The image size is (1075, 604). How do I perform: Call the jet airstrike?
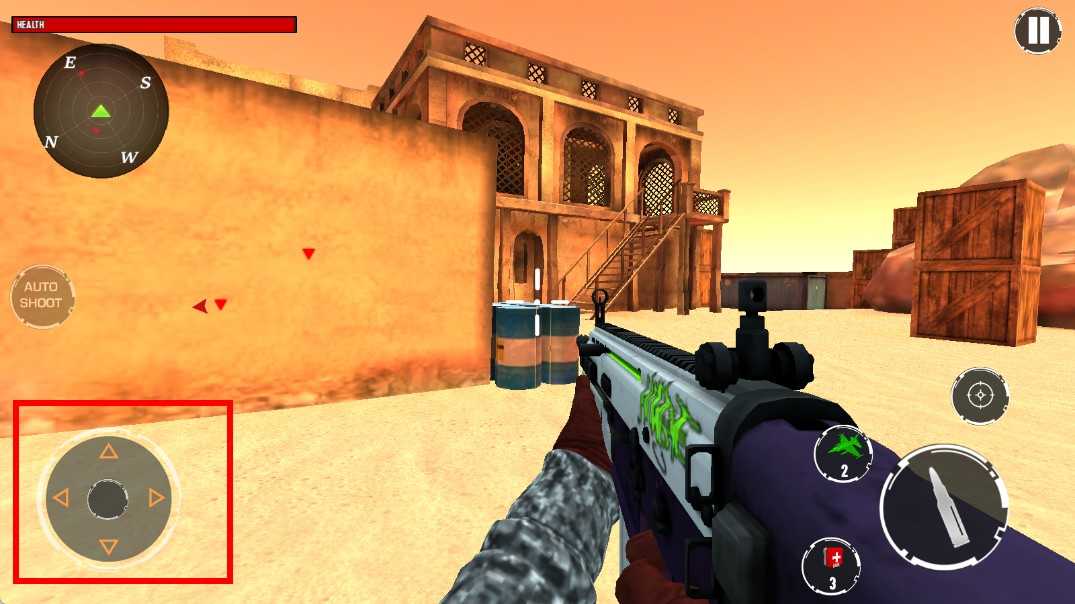tap(843, 453)
